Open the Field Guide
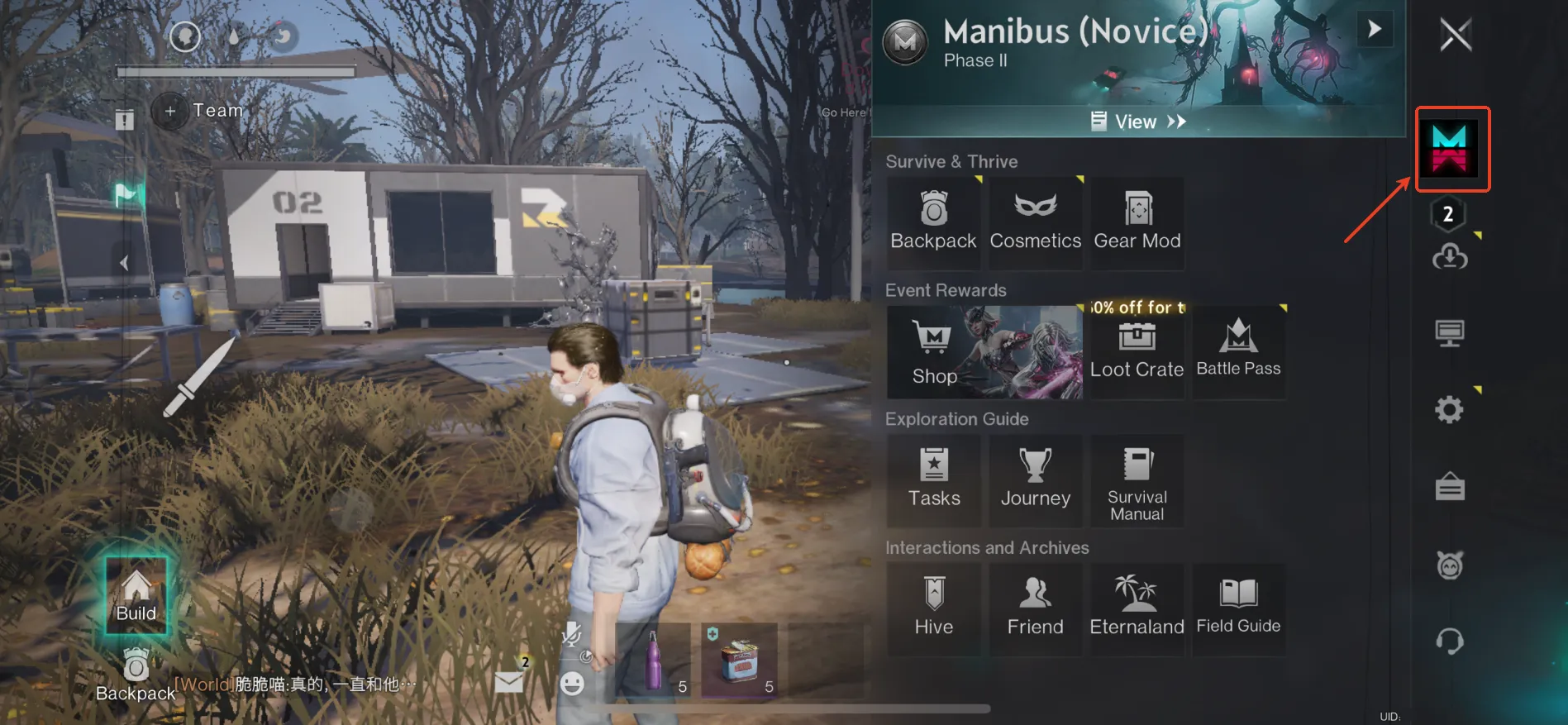Screen dimensions: 1568x725 (x=1238, y=609)
